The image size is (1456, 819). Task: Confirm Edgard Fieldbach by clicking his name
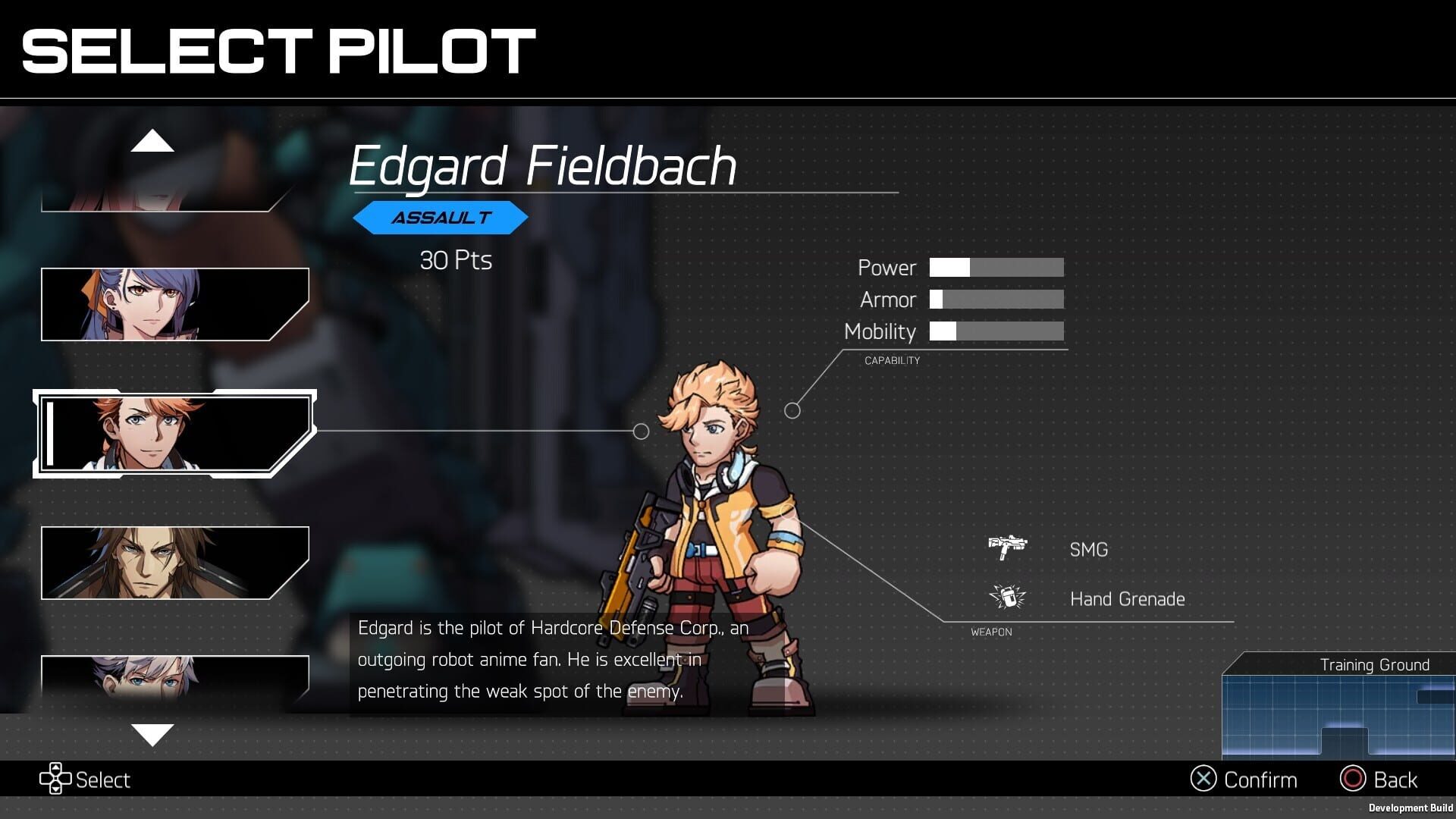coord(543,167)
